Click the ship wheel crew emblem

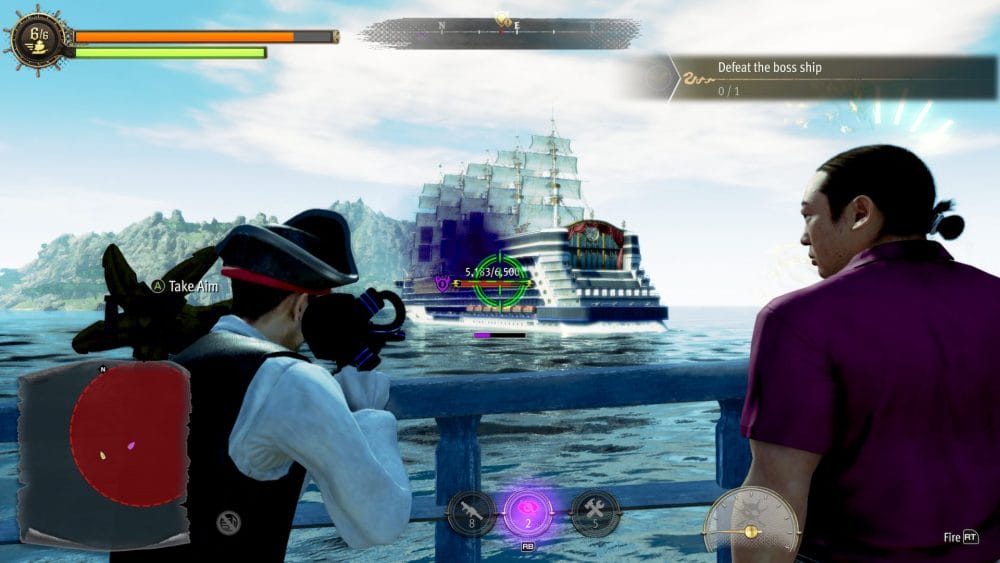click(x=38, y=40)
